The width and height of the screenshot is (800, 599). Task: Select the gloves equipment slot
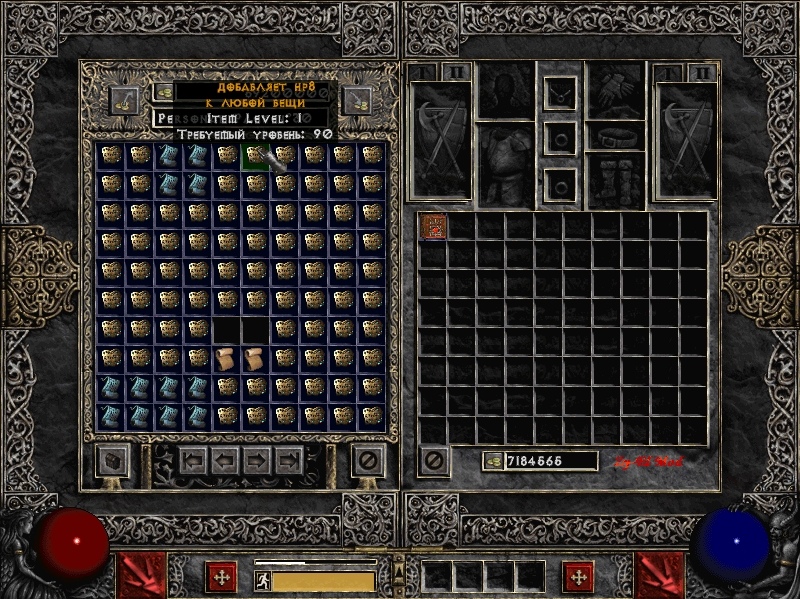[616, 90]
